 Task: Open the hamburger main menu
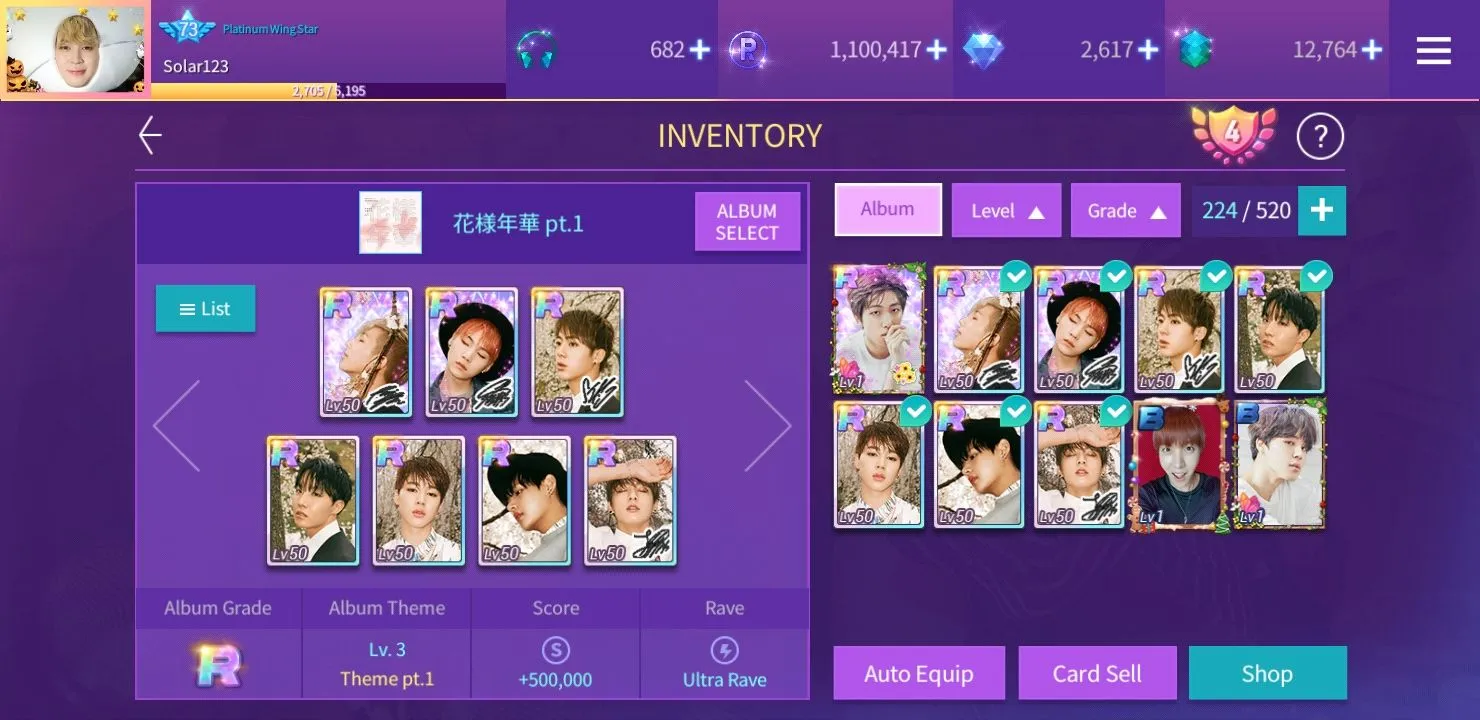coord(1433,50)
